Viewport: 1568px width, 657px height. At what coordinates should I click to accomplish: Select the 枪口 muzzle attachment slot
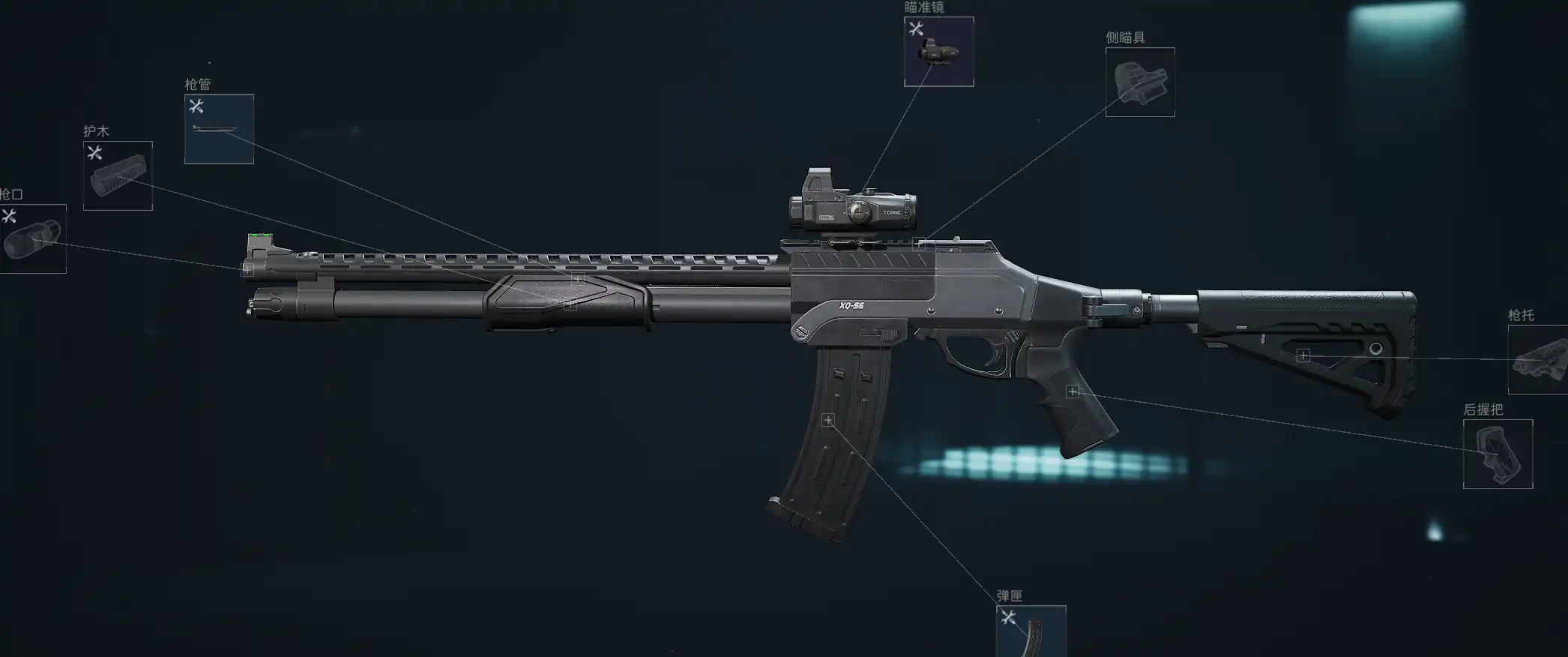tap(33, 239)
